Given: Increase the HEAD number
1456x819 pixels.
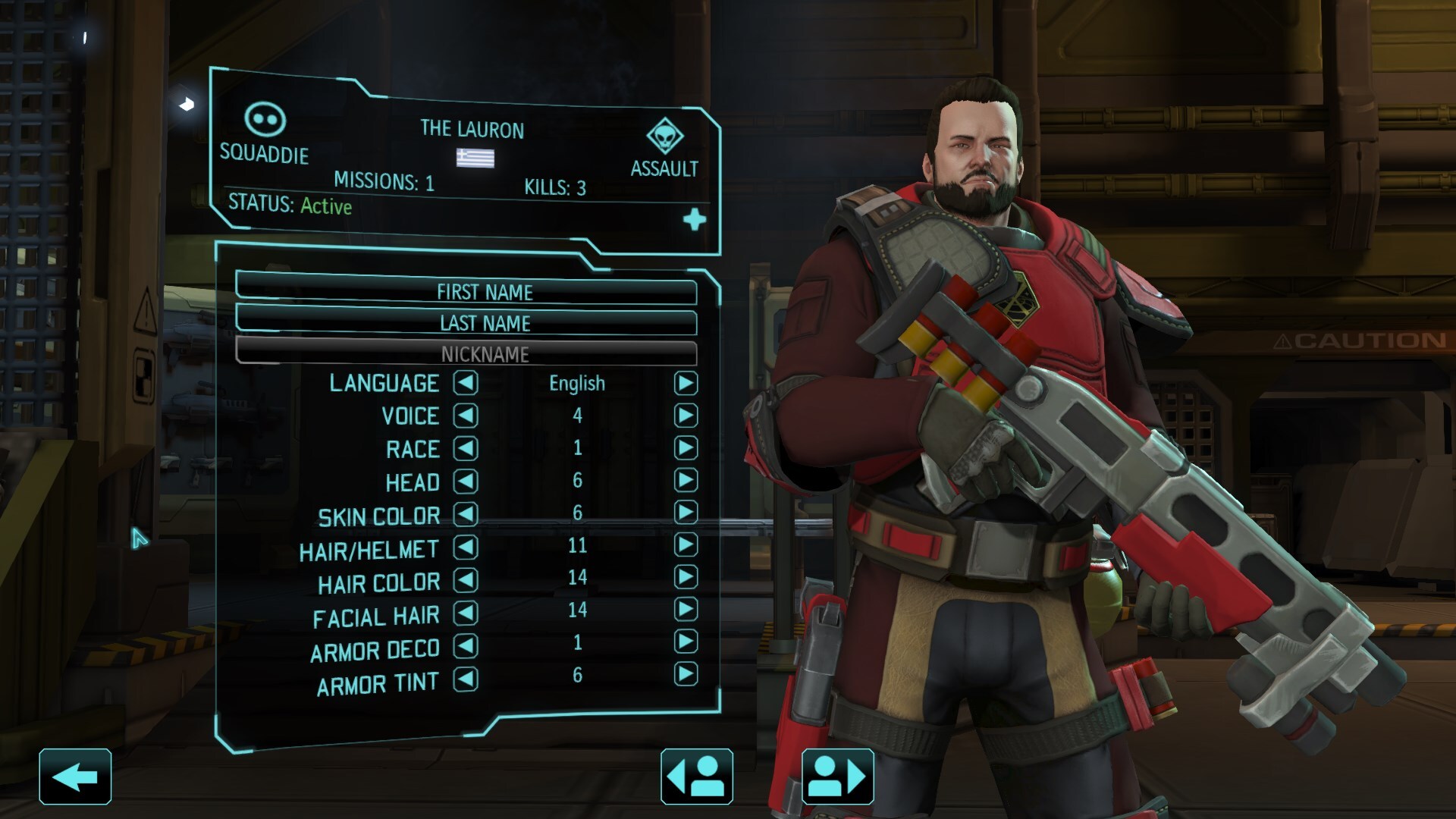Looking at the screenshot, I should [x=687, y=482].
